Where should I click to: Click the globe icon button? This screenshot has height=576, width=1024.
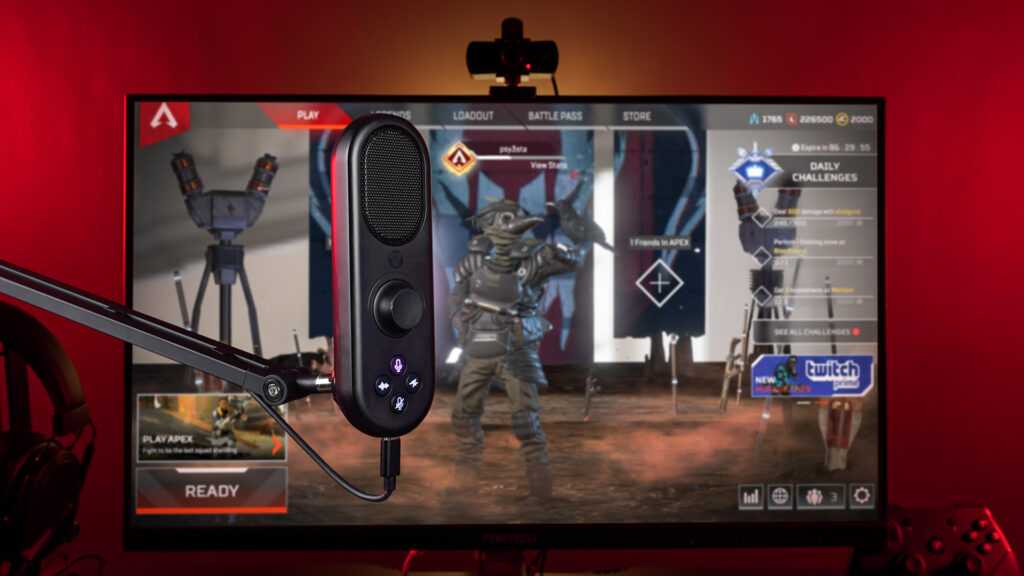tap(780, 495)
